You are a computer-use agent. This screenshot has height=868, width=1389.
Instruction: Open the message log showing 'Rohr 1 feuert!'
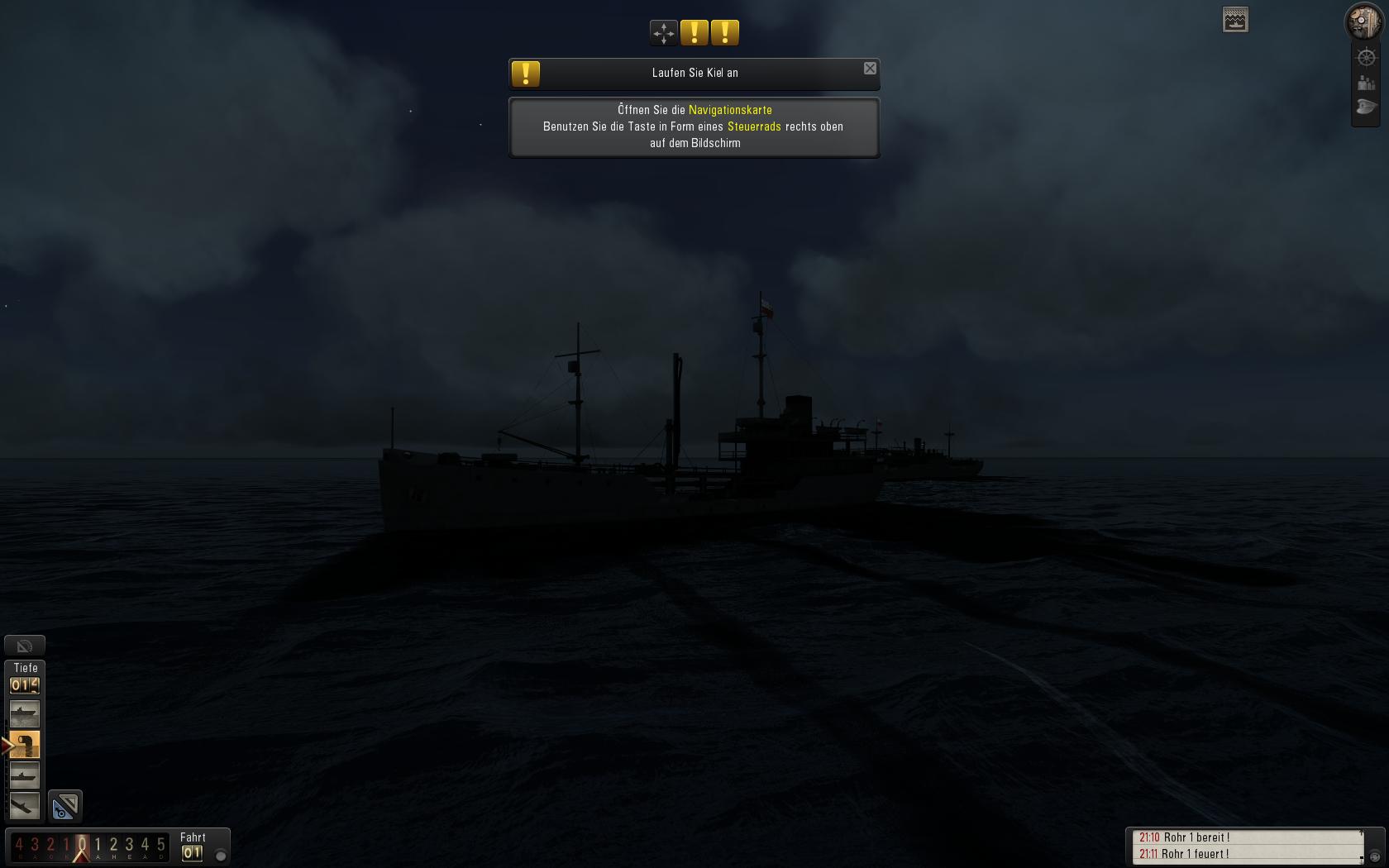[x=1248, y=854]
